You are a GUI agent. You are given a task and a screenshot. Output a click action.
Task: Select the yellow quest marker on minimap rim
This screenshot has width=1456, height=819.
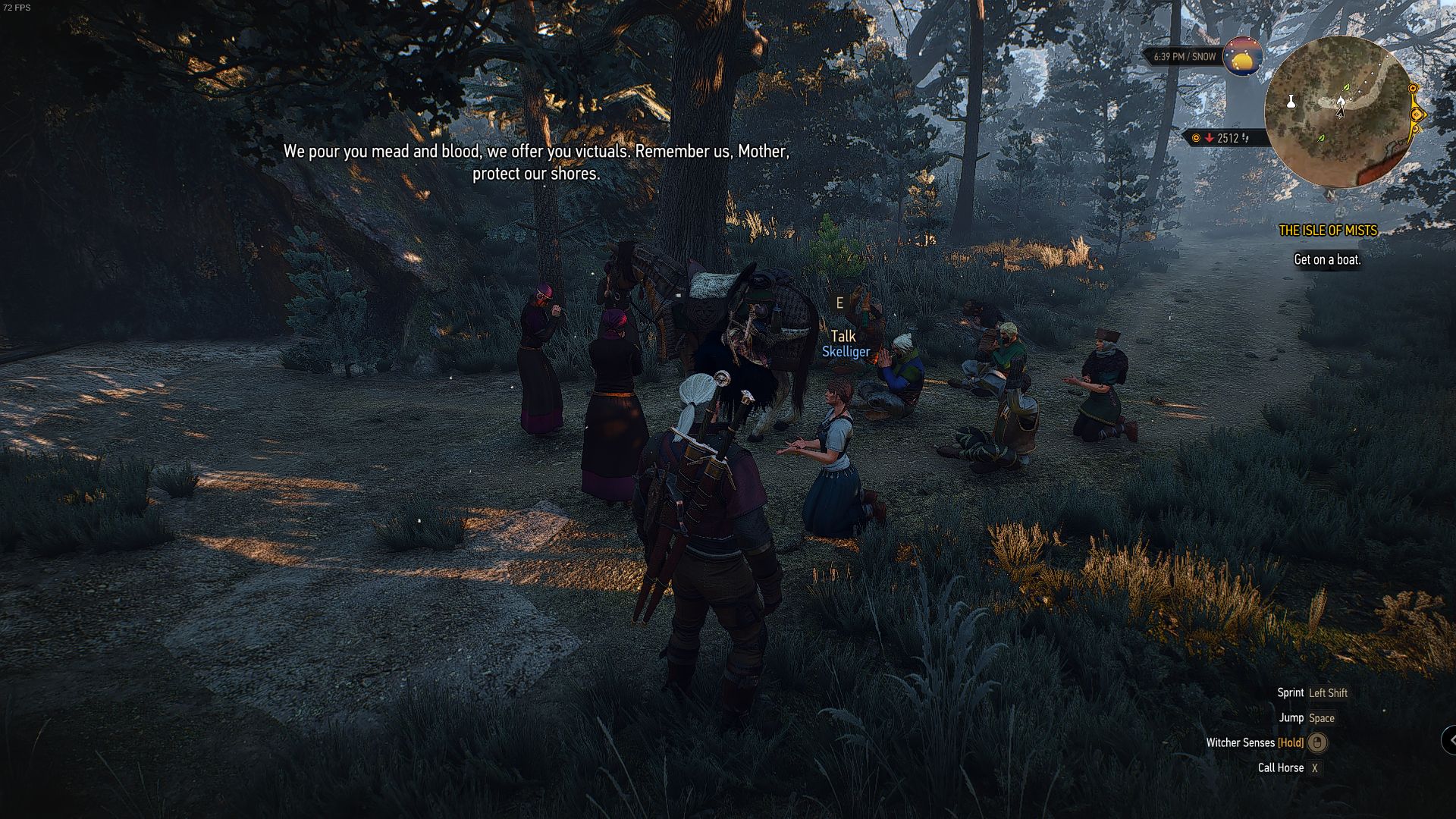pyautogui.click(x=1417, y=115)
